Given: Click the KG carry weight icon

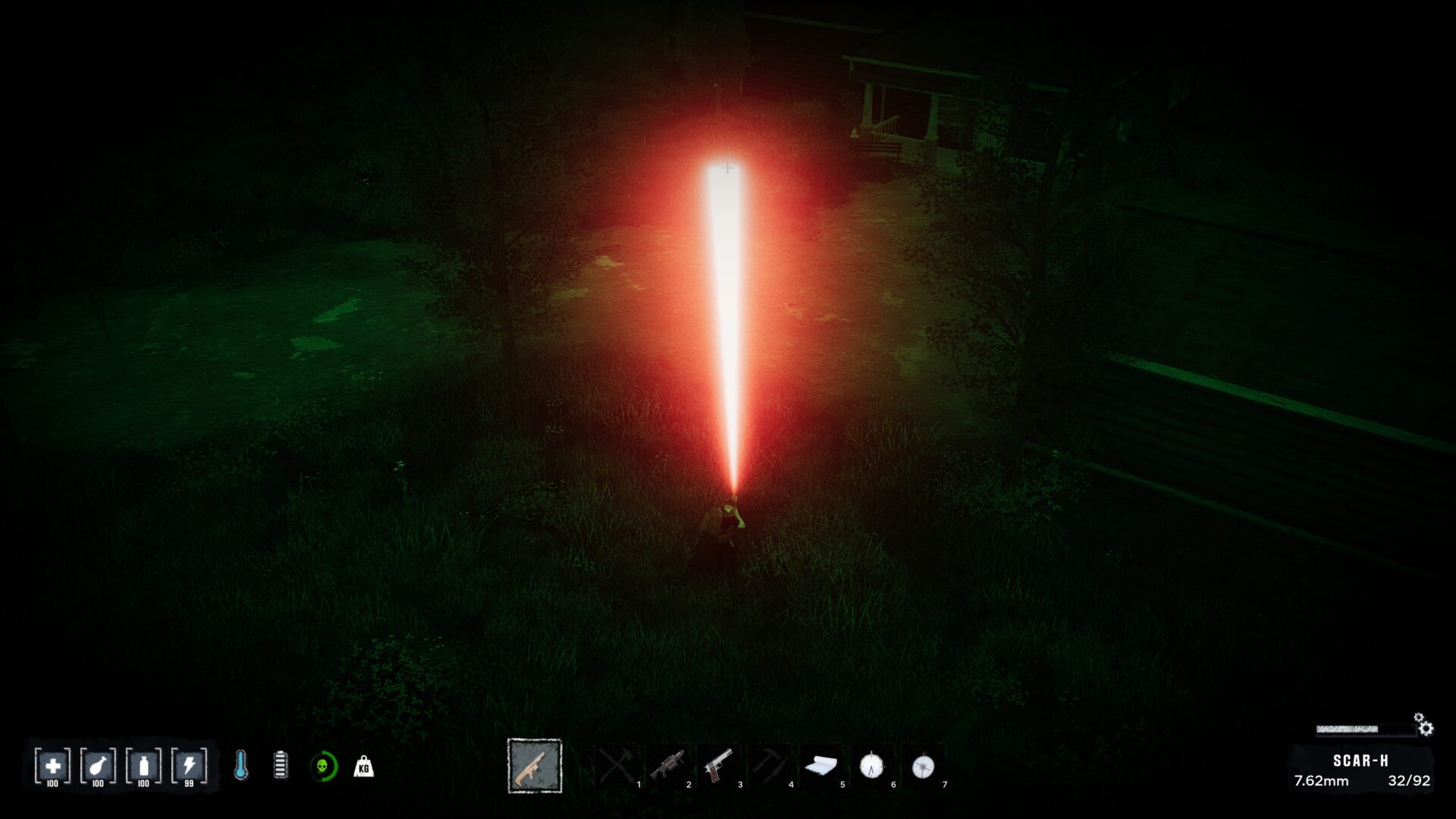Looking at the screenshot, I should (364, 767).
